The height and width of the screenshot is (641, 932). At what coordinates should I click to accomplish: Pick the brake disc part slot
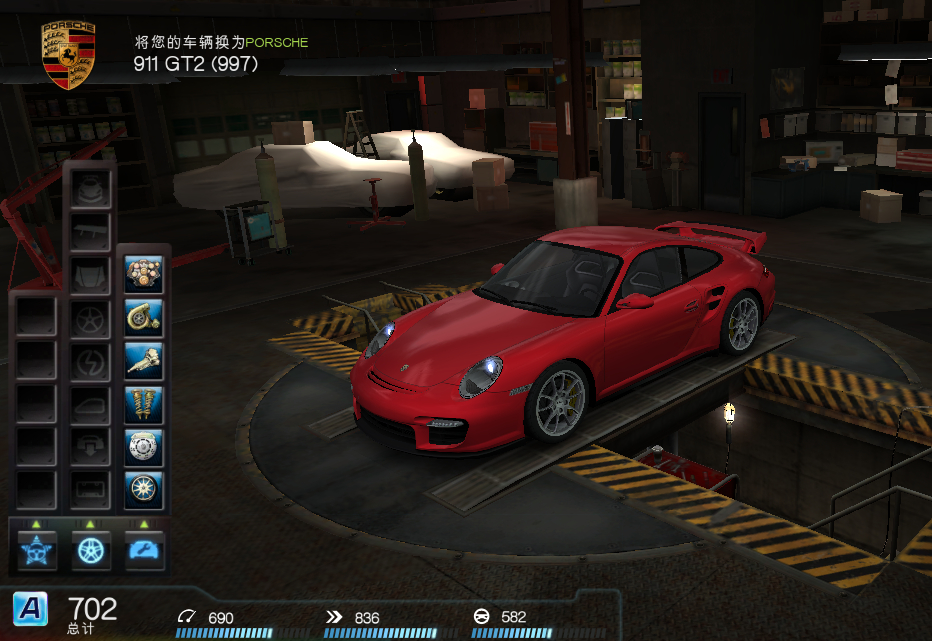tap(144, 446)
